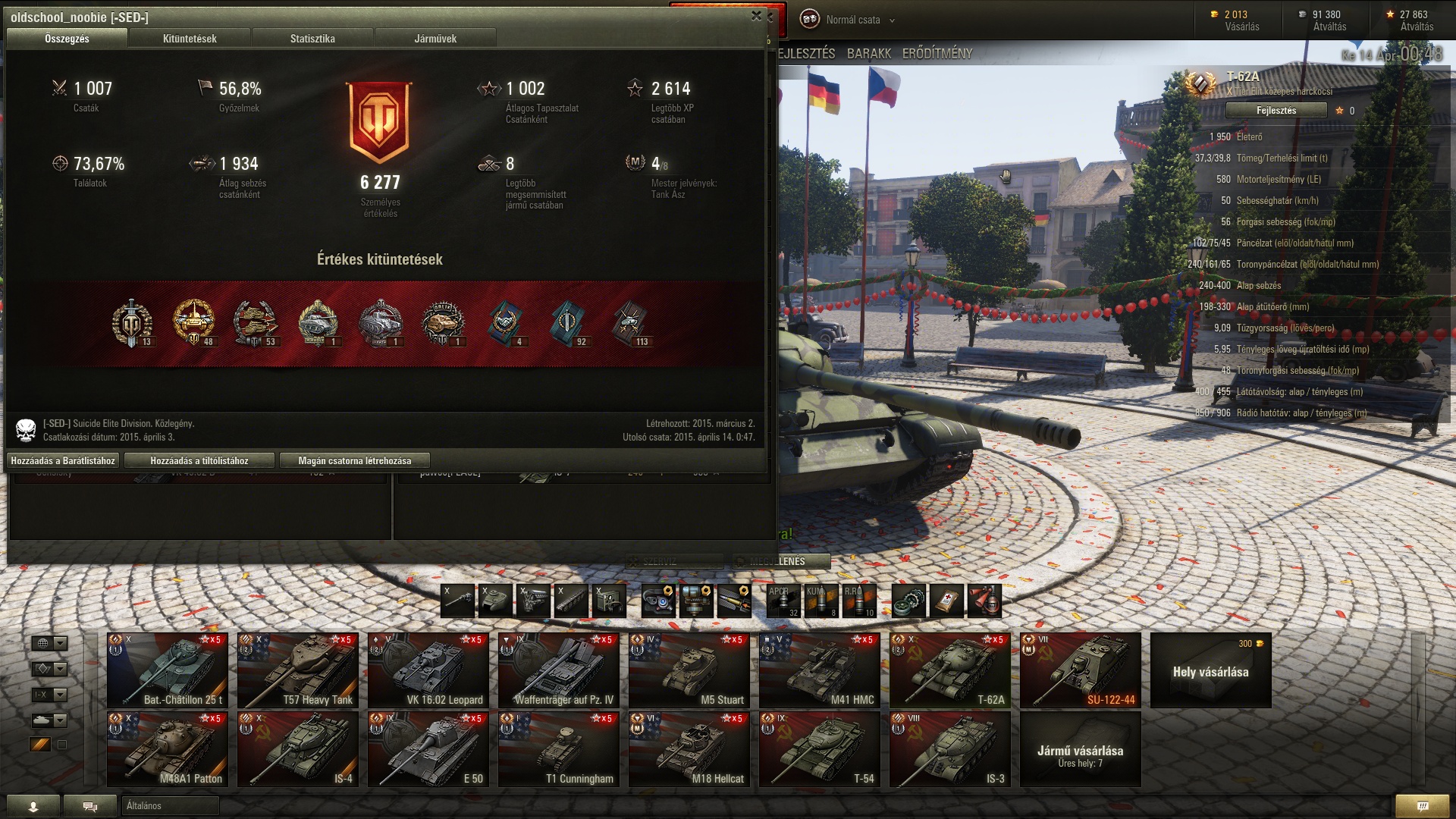Pick the M18 Hellcat tank
1456x819 pixels.
(x=689, y=749)
